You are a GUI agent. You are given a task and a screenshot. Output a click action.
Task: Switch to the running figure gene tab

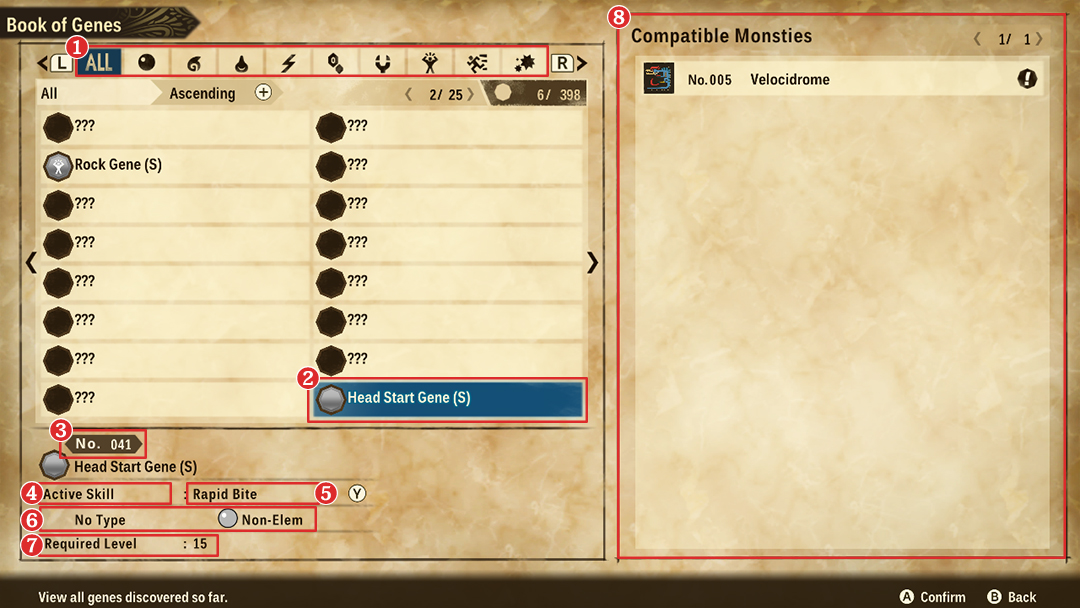(x=477, y=63)
